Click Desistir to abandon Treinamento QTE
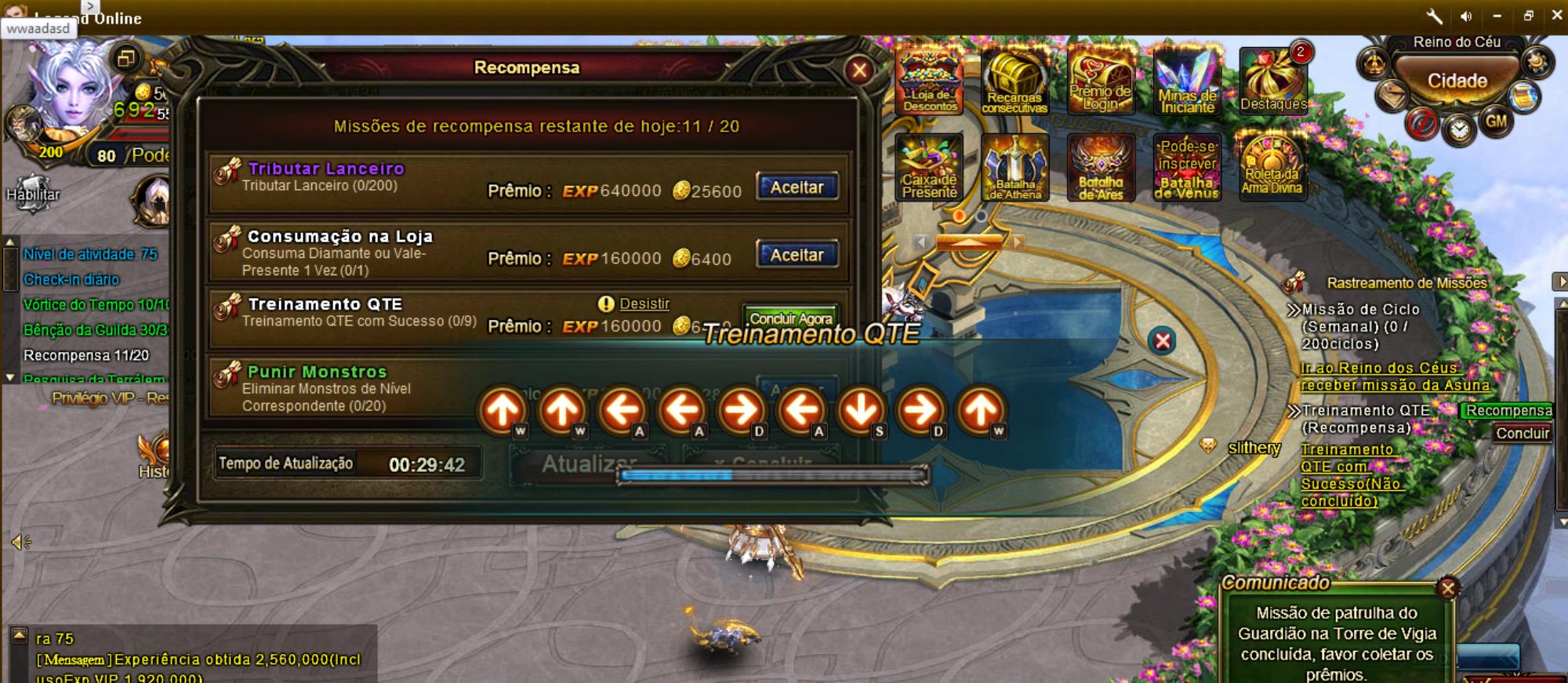This screenshot has width=1568, height=683. coord(644,303)
